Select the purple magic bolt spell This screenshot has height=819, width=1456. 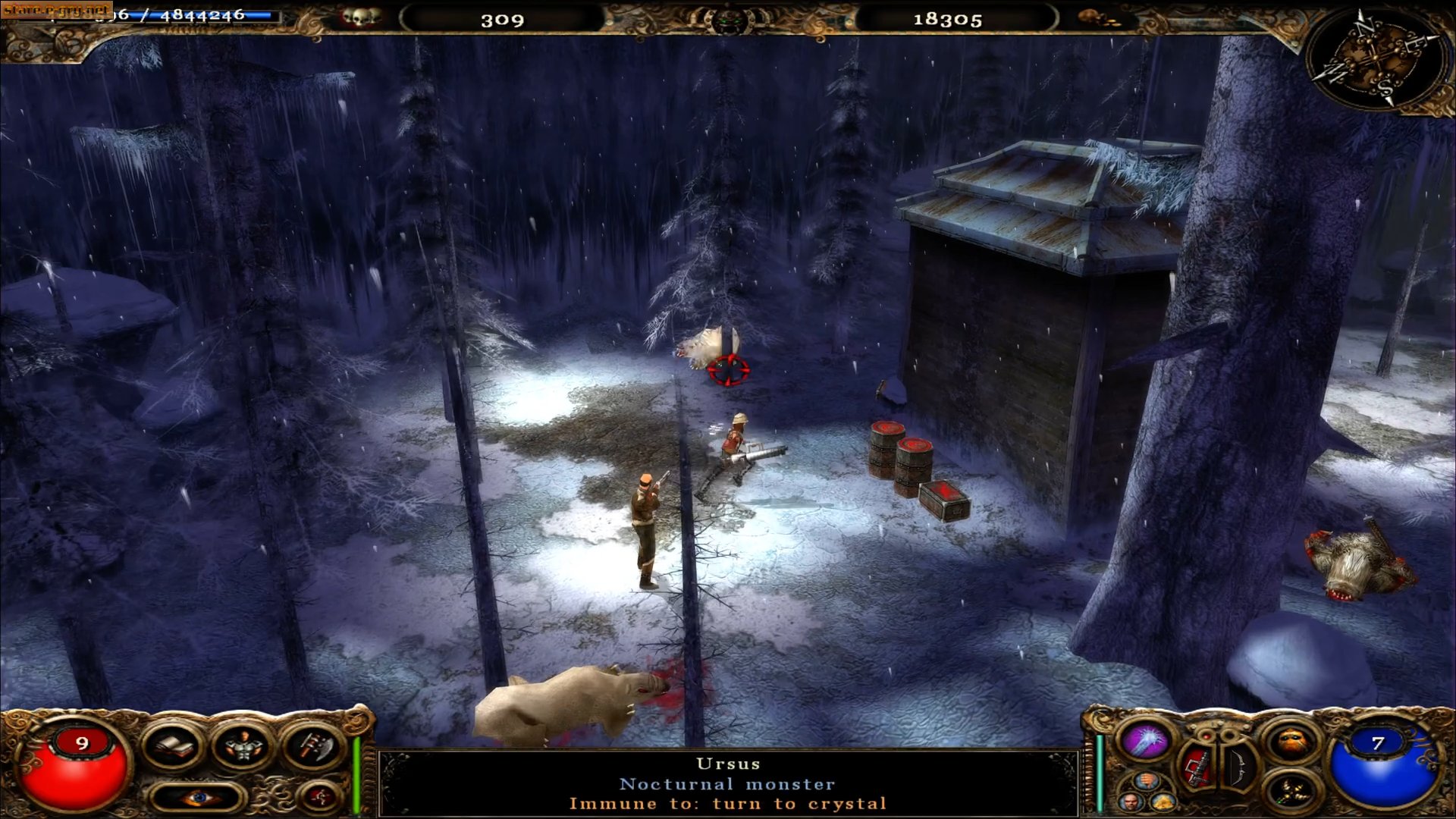click(1144, 740)
